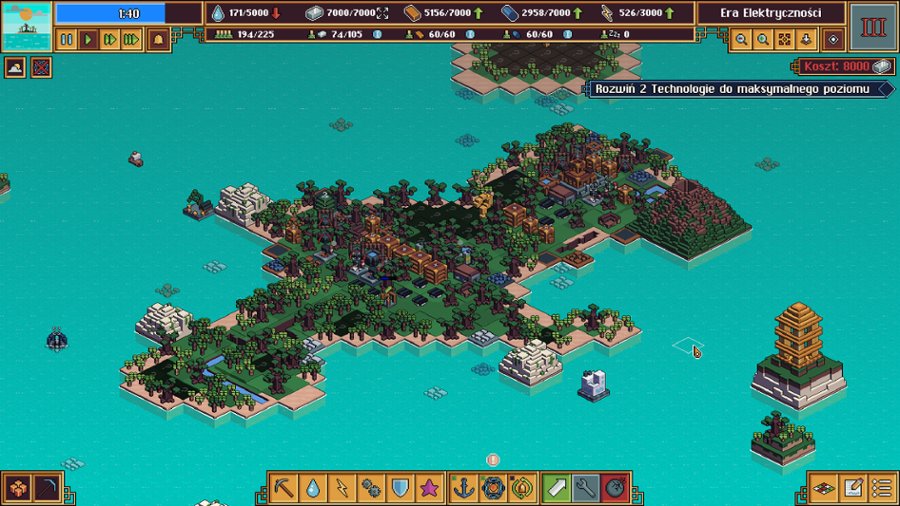
Task: Open the lightning bolt energy category
Action: coord(342,488)
